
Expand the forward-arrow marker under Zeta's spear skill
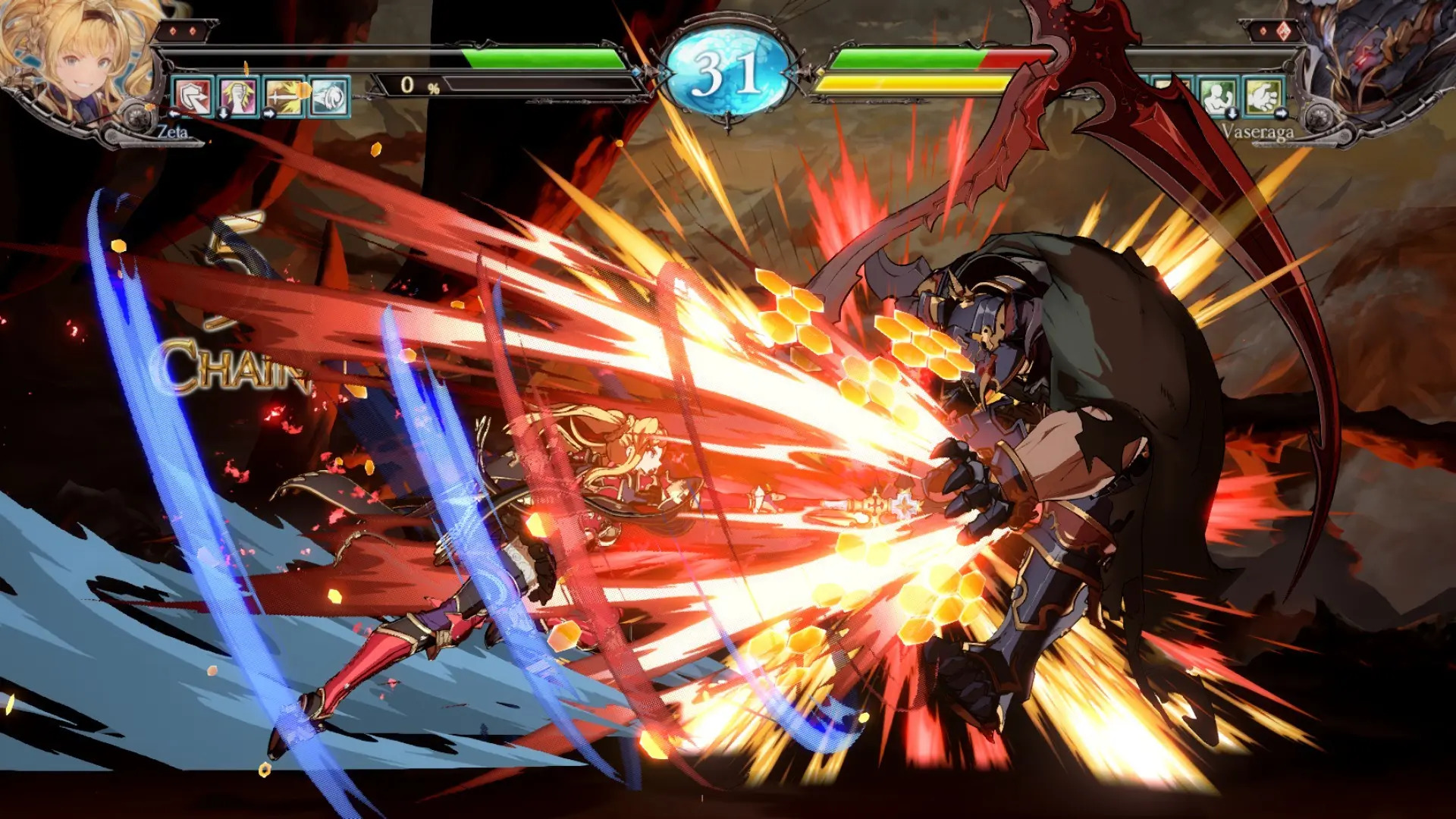tap(268, 112)
